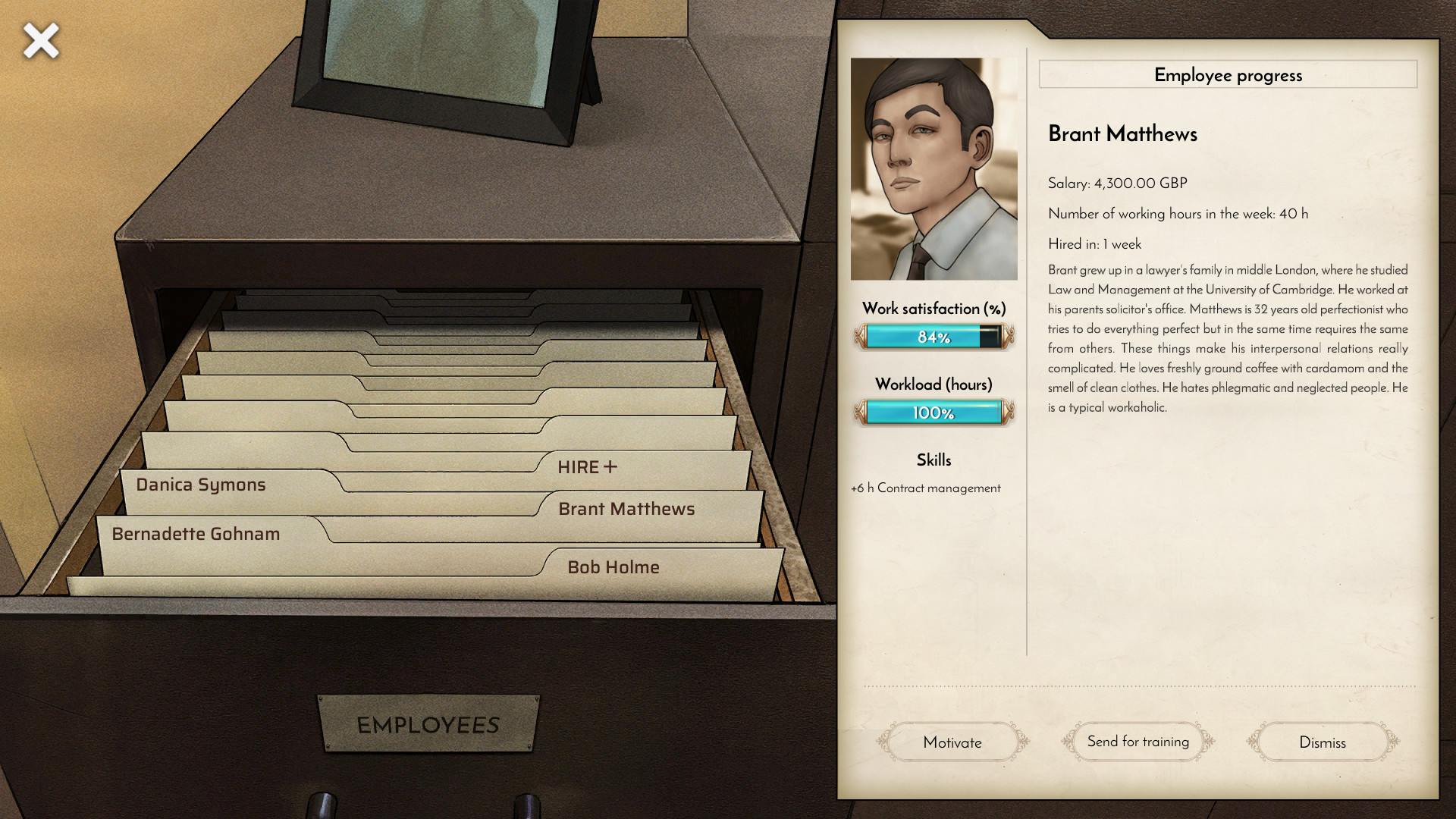Screen dimensions: 1456x819
Task: Open Brant Matthews' folder tab
Action: [626, 509]
